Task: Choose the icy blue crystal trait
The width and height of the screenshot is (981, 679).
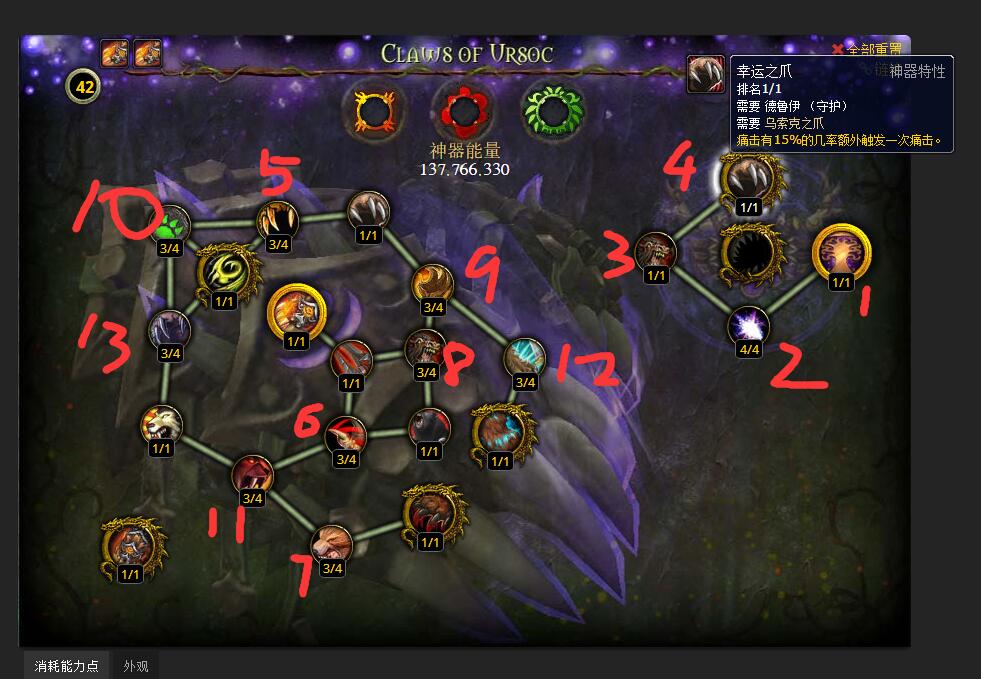Action: click(524, 359)
